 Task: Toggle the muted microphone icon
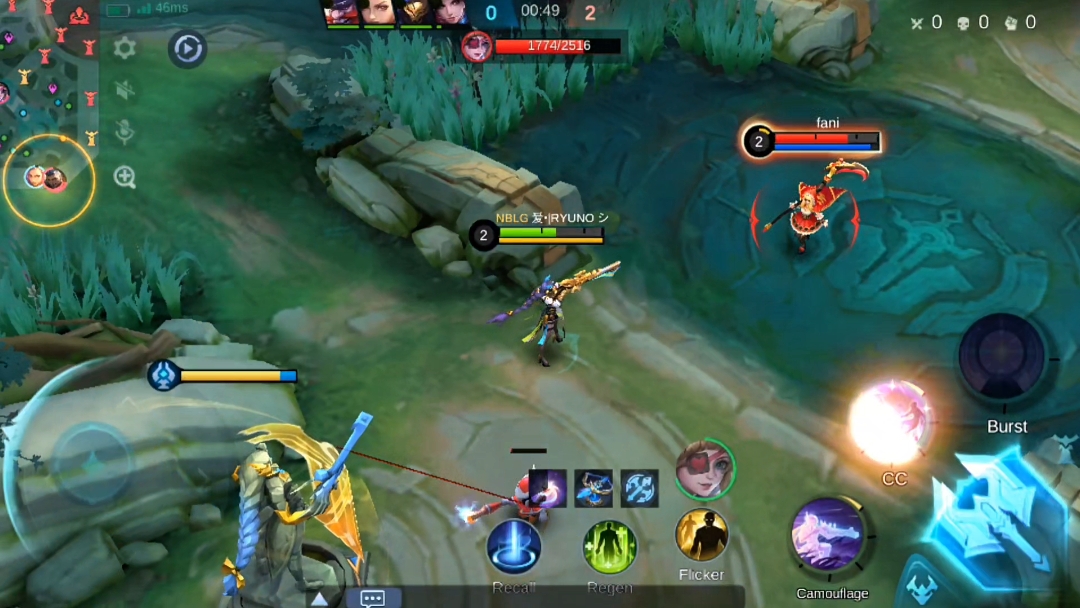pos(125,134)
